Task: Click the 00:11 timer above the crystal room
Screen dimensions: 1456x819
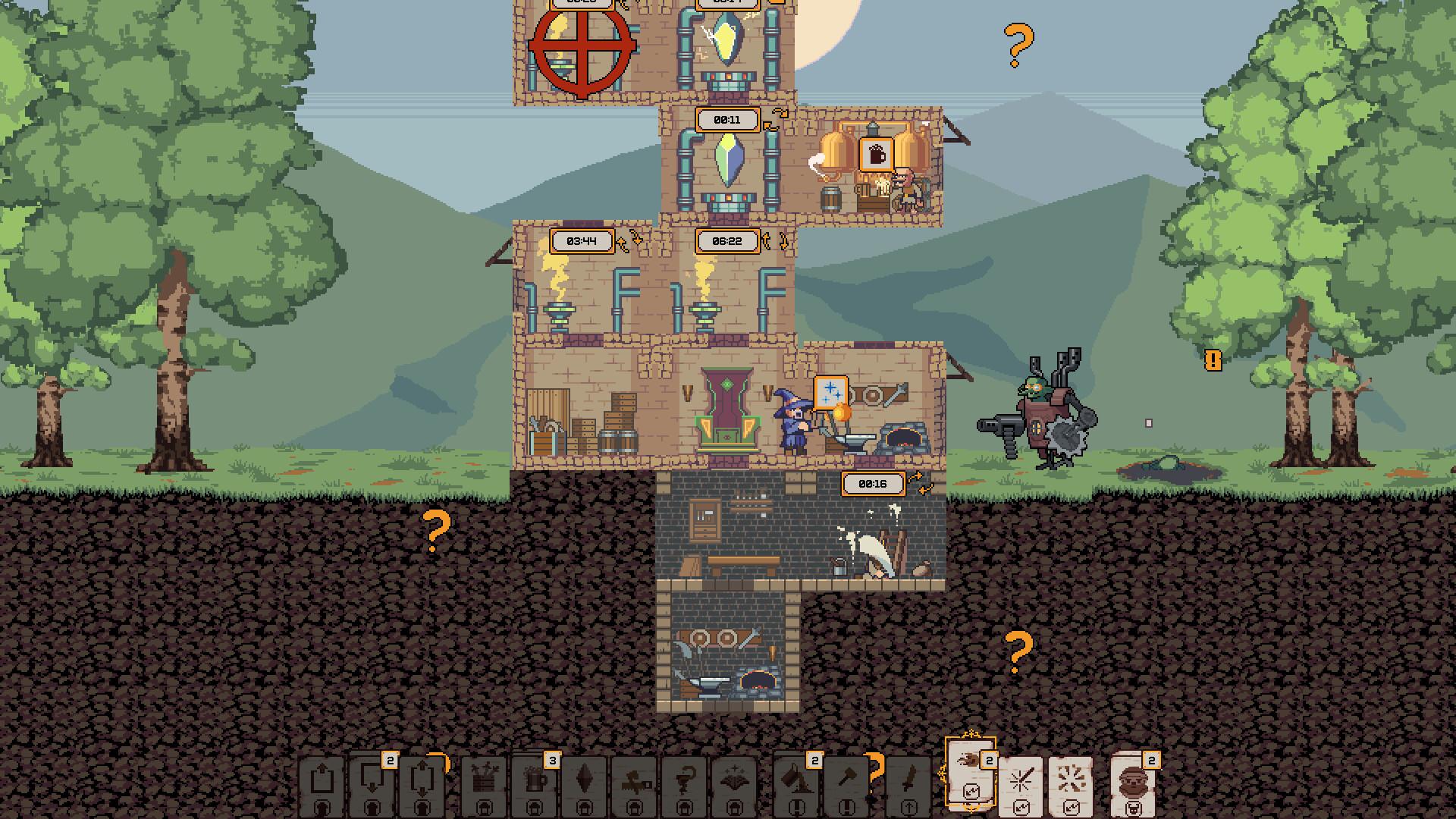Action: (726, 120)
